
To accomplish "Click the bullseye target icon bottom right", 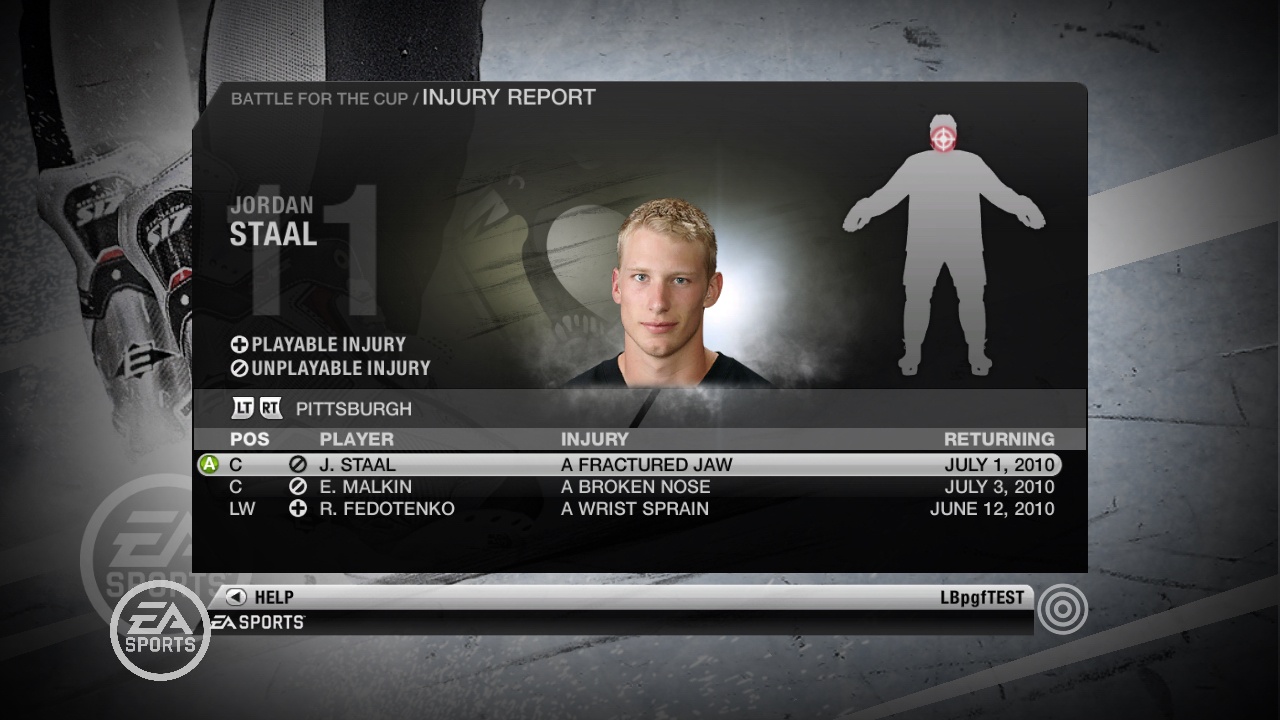I will 1063,608.
